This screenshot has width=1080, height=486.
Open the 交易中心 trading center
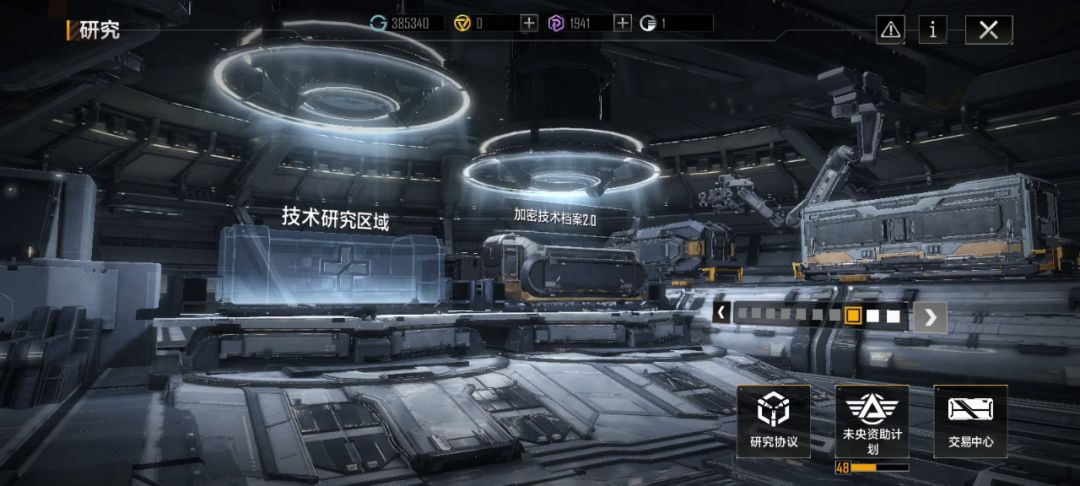[x=970, y=421]
